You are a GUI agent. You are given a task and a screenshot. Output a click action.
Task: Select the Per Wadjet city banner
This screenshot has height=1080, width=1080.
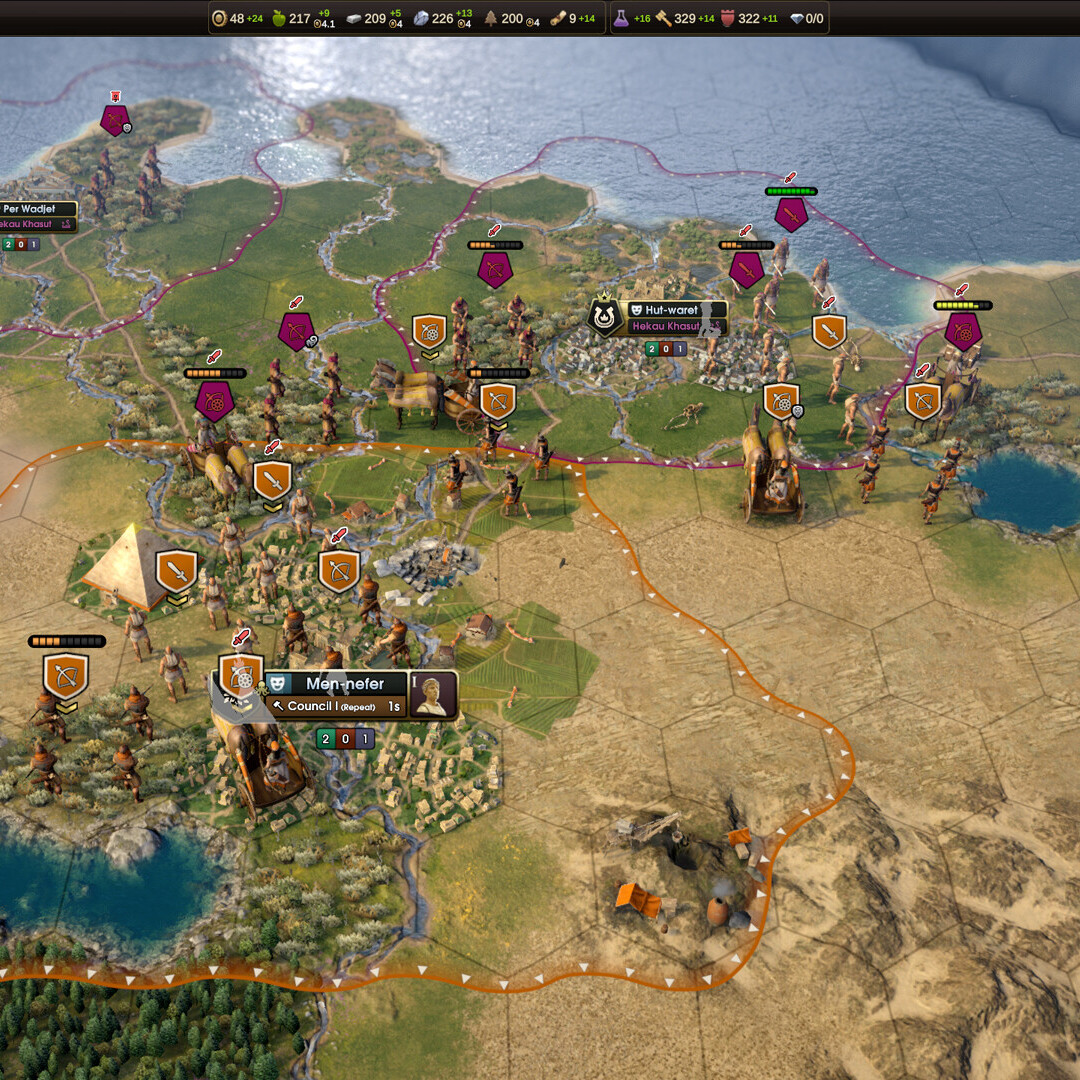(x=36, y=209)
